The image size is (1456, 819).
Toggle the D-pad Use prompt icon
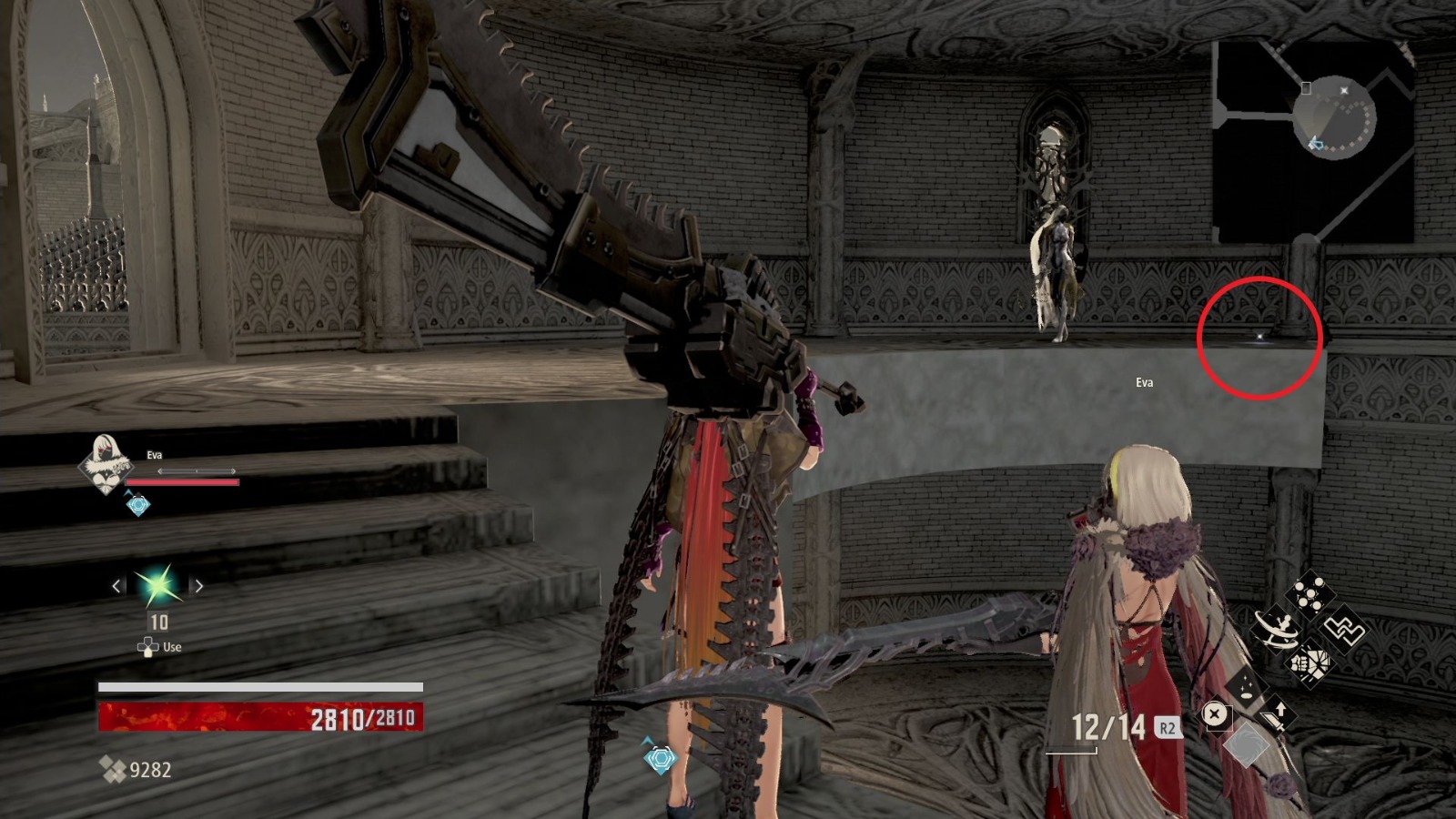coord(146,646)
